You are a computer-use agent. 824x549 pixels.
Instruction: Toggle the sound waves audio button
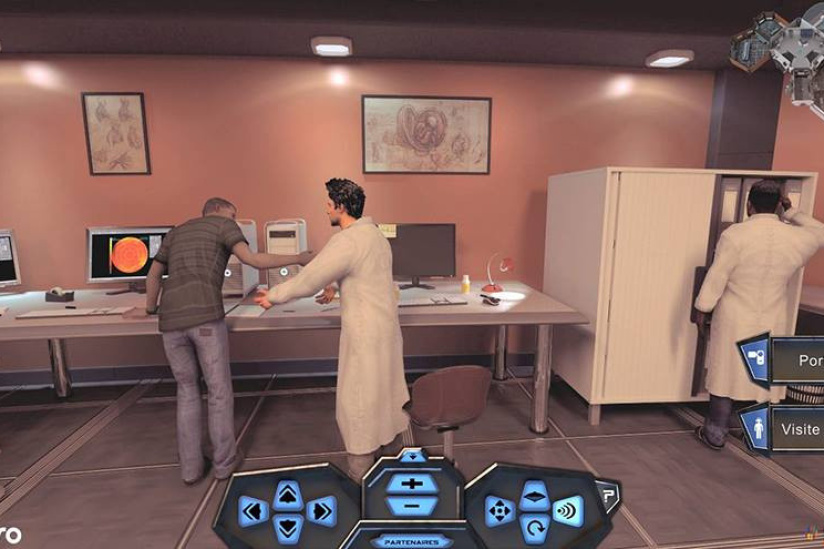pyautogui.click(x=568, y=511)
